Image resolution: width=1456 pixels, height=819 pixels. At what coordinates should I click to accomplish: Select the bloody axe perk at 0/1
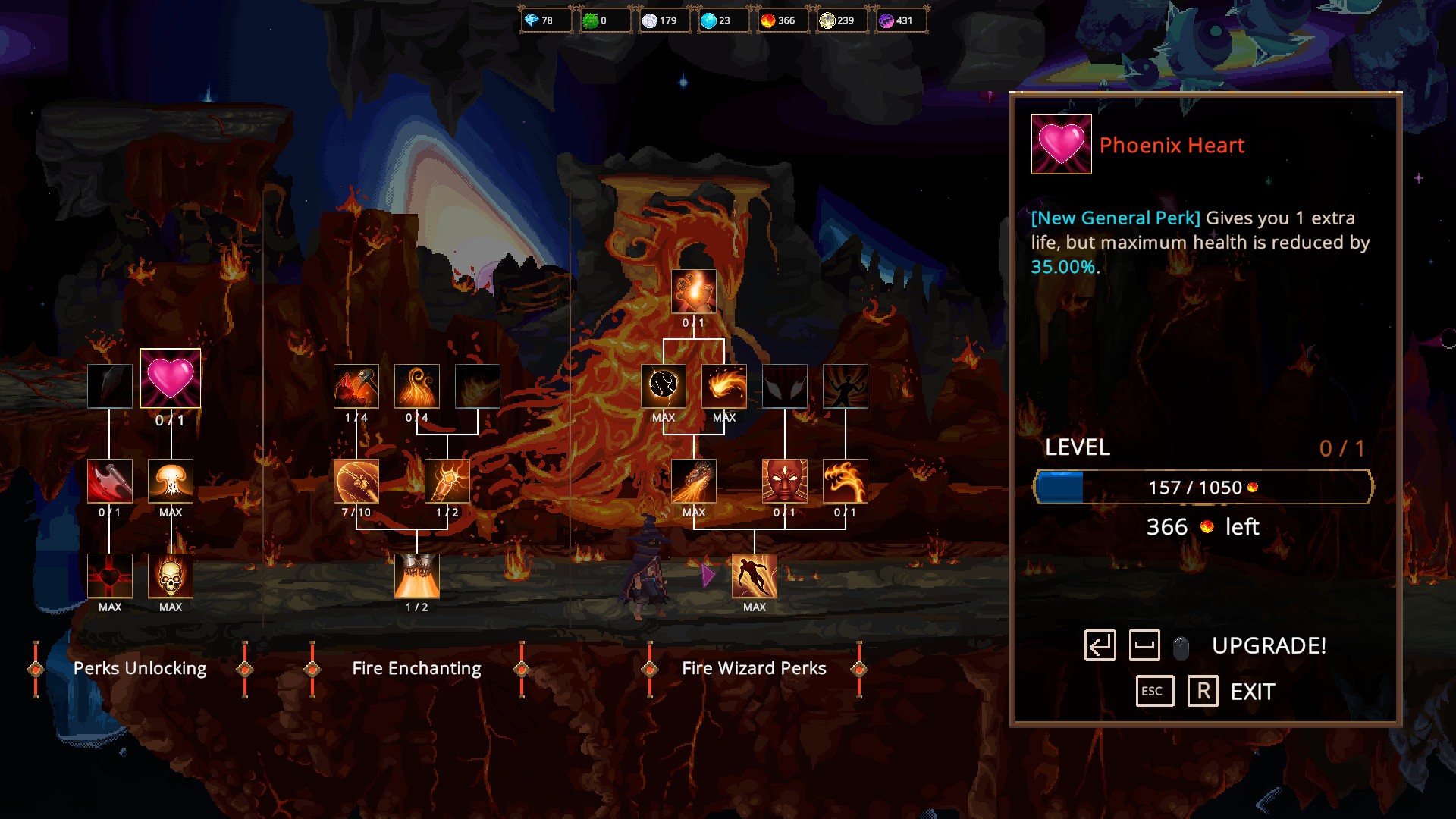(x=110, y=482)
